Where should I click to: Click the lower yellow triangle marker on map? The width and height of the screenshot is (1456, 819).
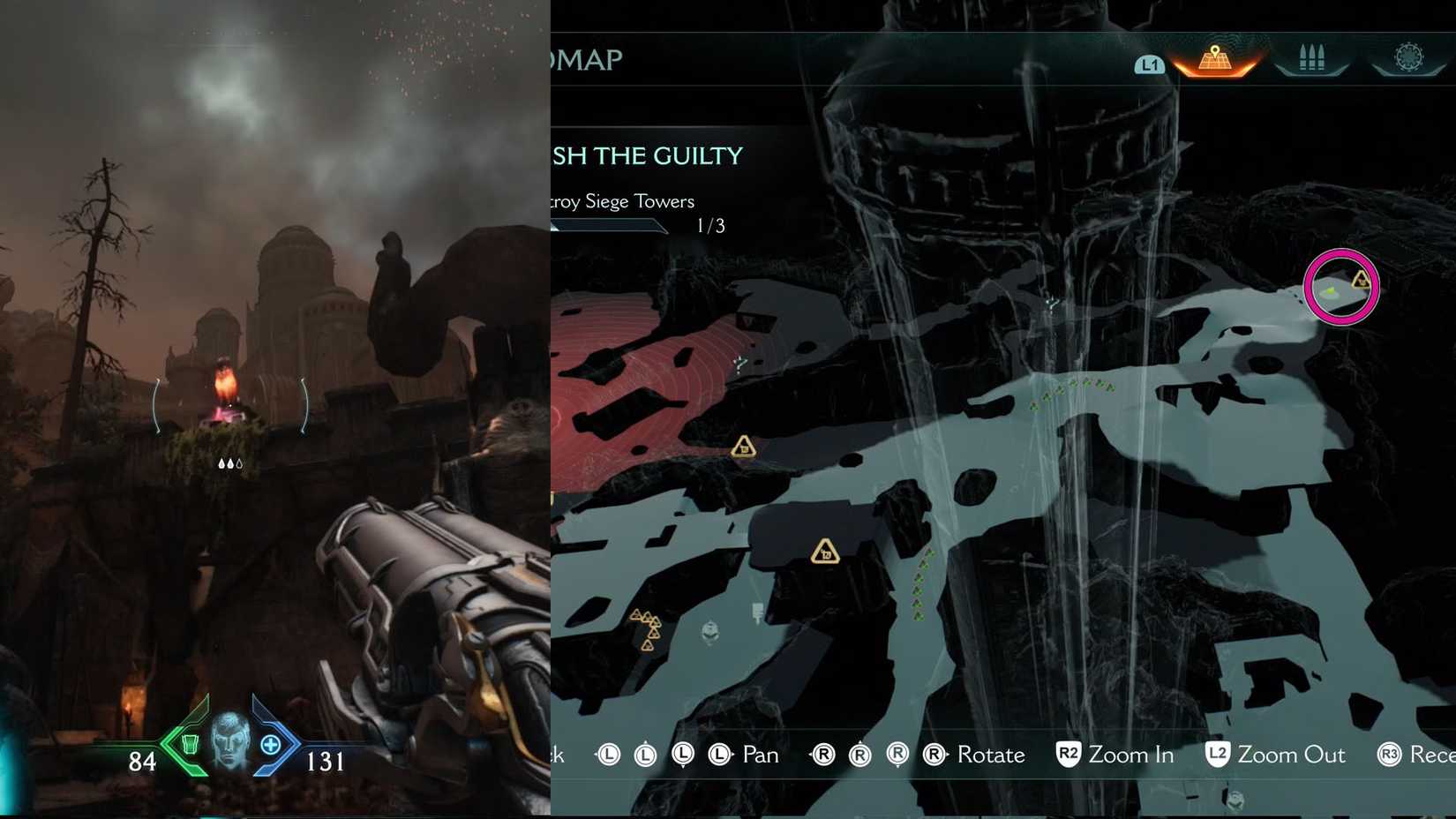point(824,549)
